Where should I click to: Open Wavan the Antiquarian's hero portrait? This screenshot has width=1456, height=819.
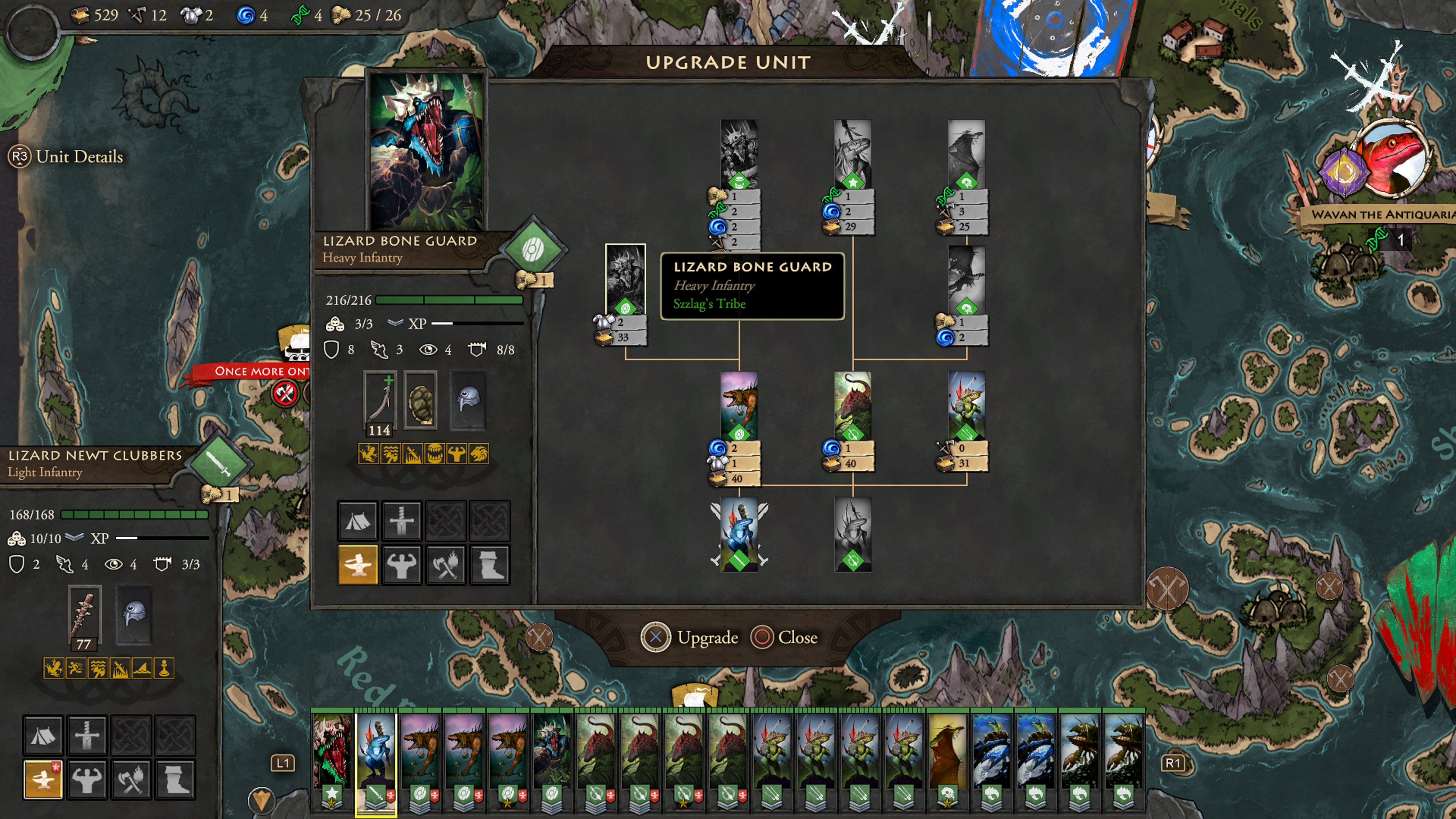1393,161
